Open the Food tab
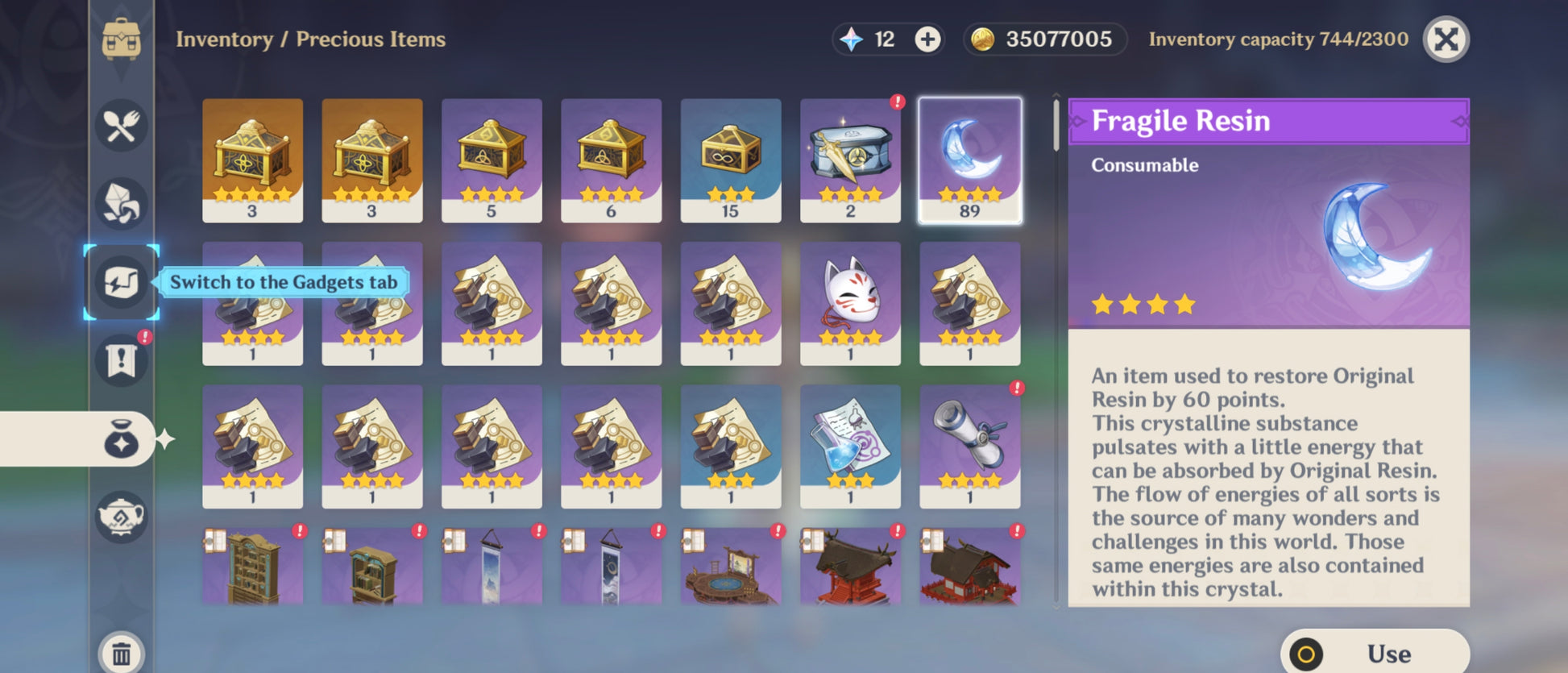Screen dimensions: 1568x673 (x=122, y=126)
